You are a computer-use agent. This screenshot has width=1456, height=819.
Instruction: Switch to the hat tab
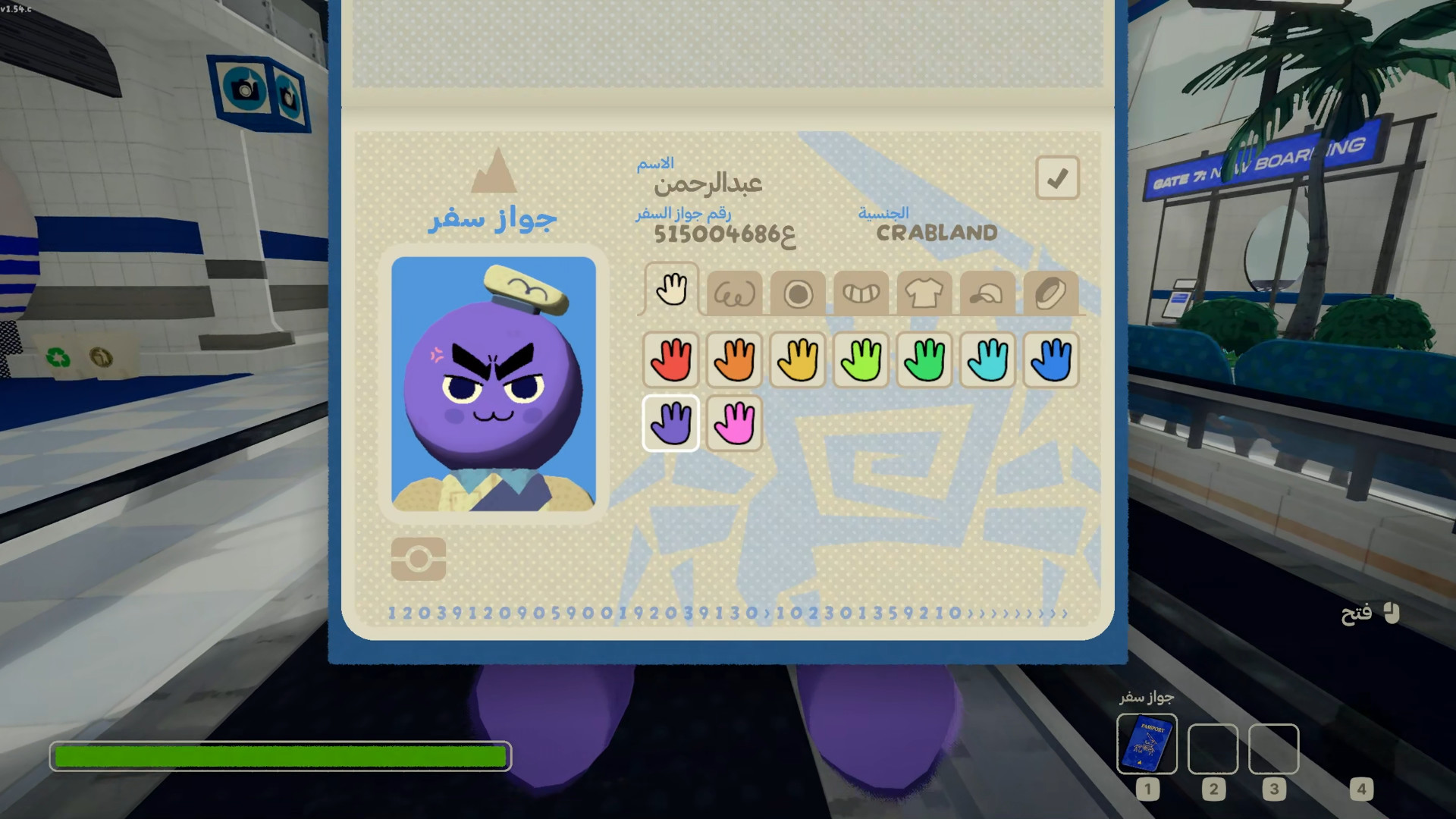tap(987, 293)
